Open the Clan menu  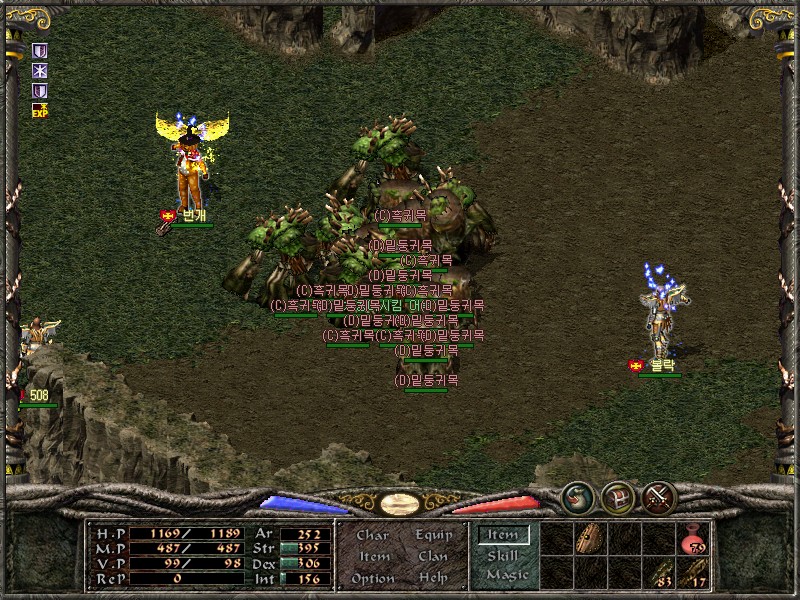pyautogui.click(x=433, y=556)
